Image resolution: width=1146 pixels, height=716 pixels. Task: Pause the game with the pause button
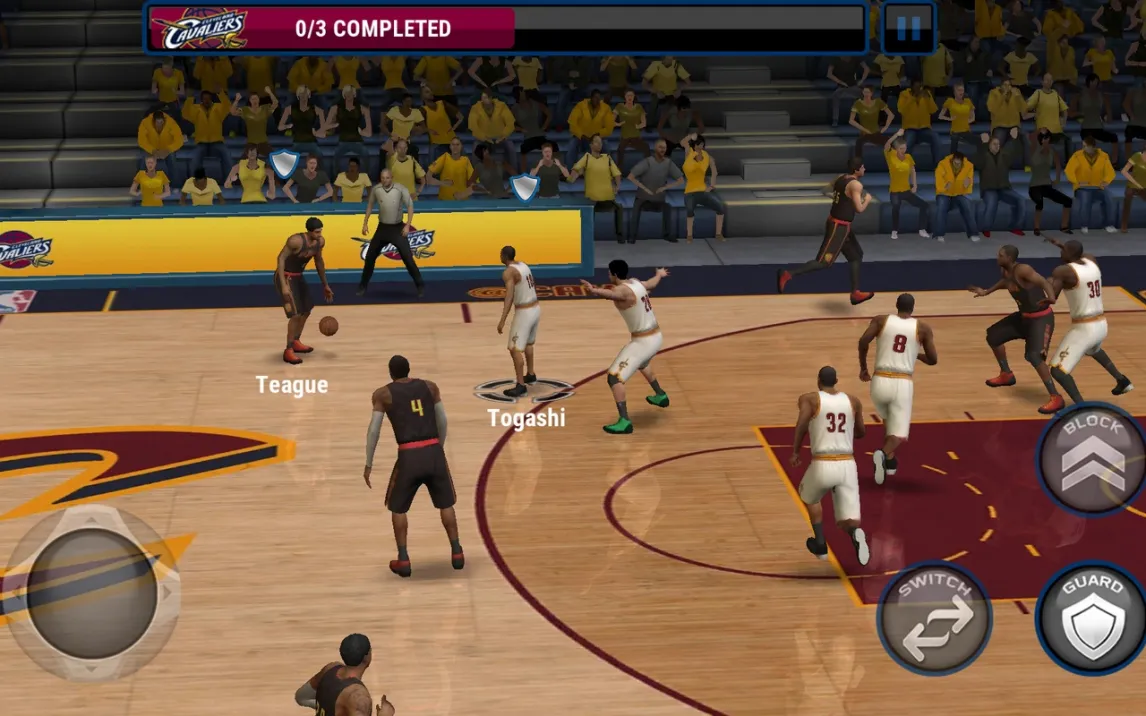(x=908, y=28)
